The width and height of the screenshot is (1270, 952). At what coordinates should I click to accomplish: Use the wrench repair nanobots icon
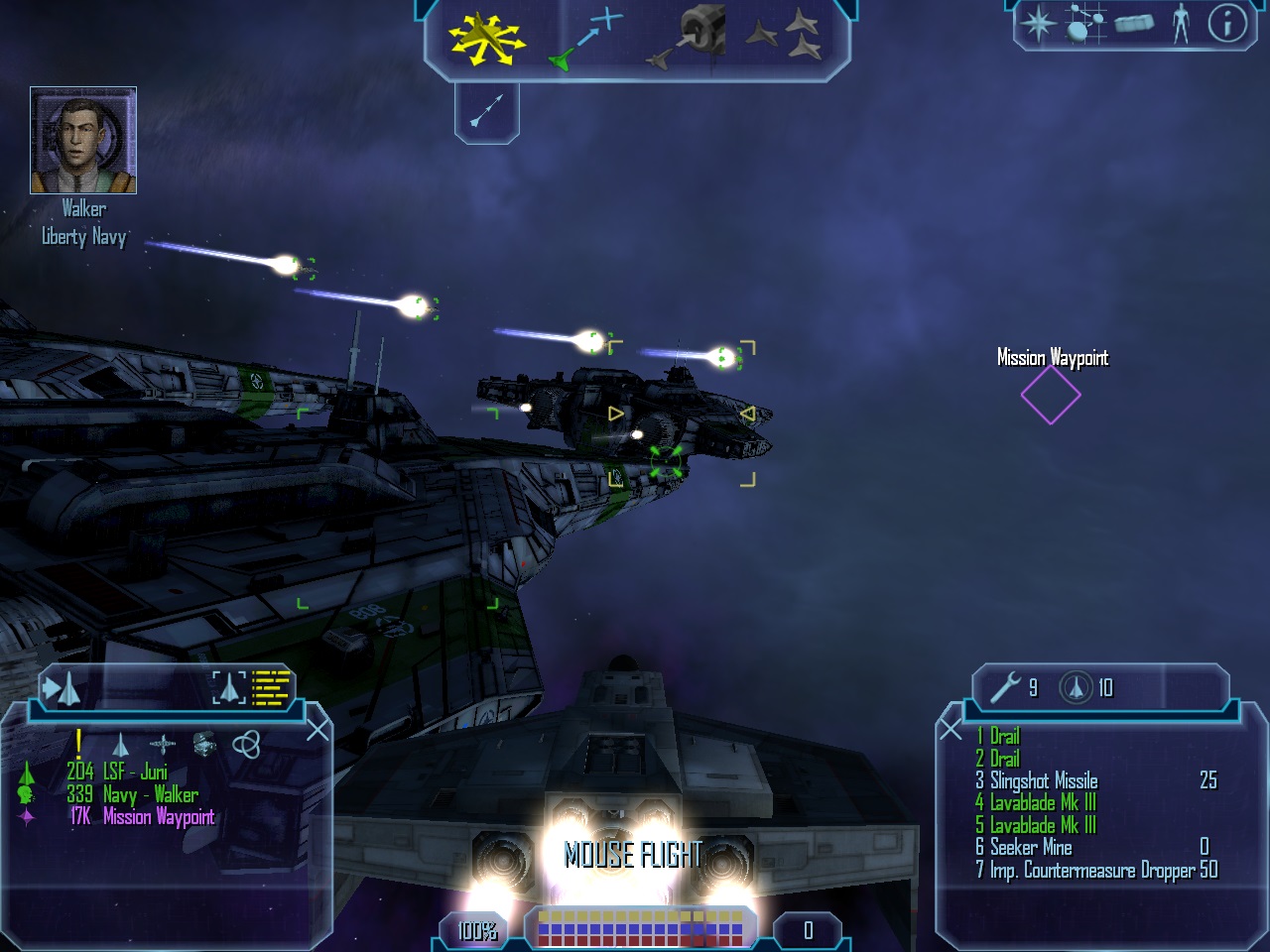click(x=1005, y=687)
